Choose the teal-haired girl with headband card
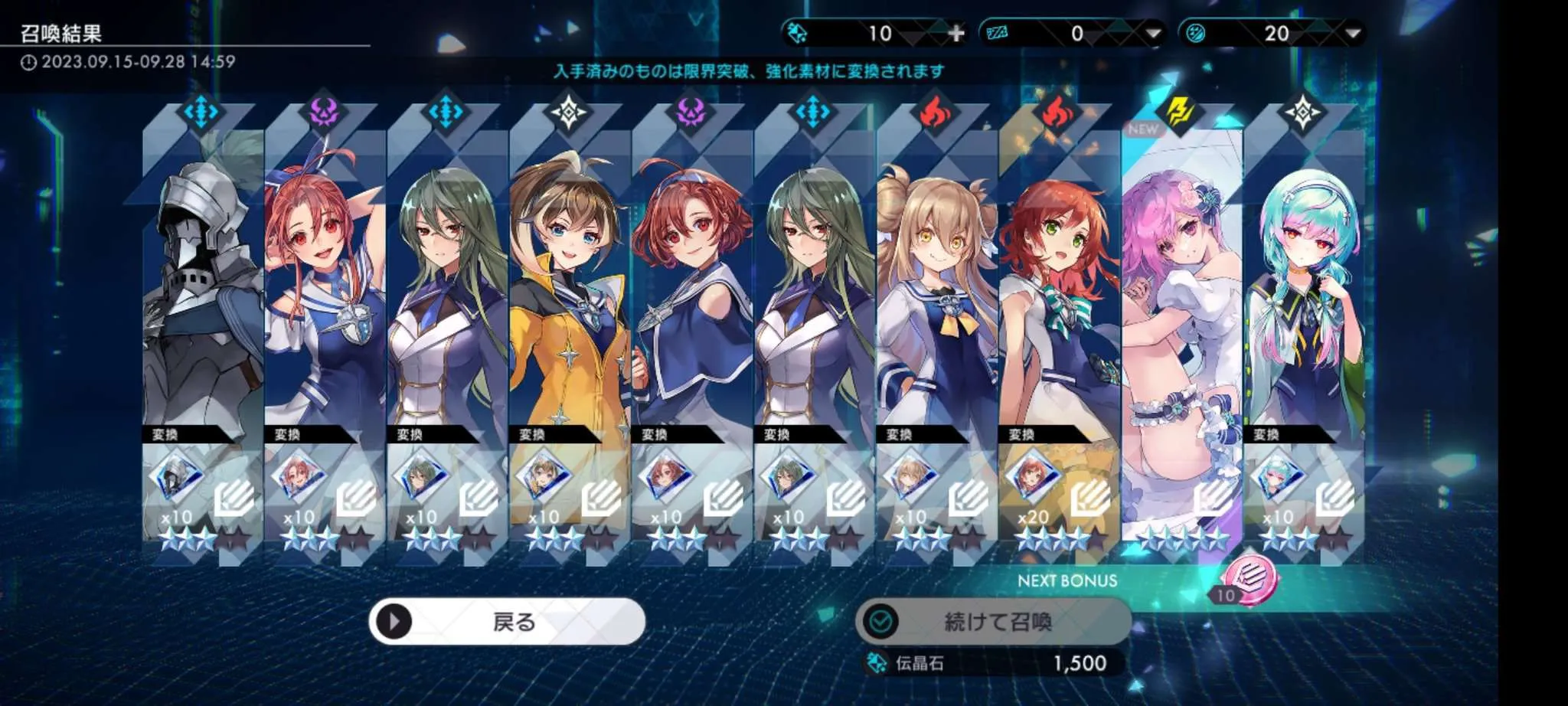 point(1304,306)
